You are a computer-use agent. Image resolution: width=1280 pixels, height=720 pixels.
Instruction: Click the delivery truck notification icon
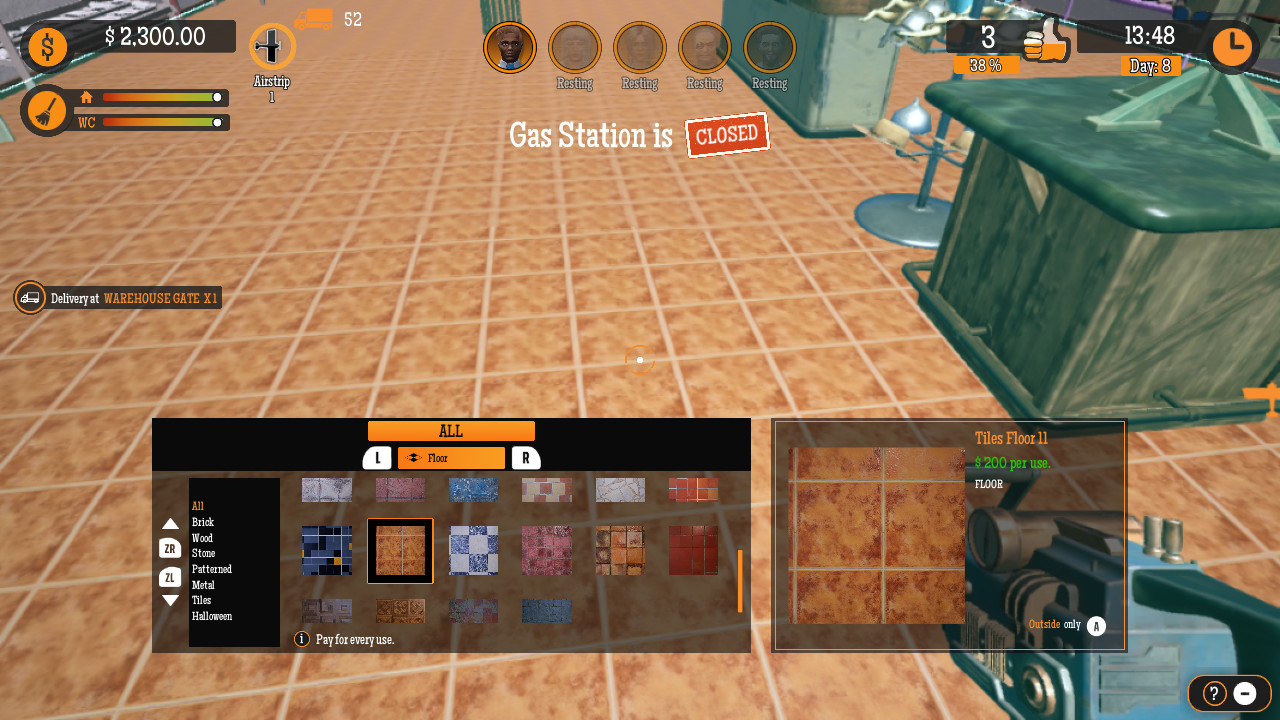[29, 297]
